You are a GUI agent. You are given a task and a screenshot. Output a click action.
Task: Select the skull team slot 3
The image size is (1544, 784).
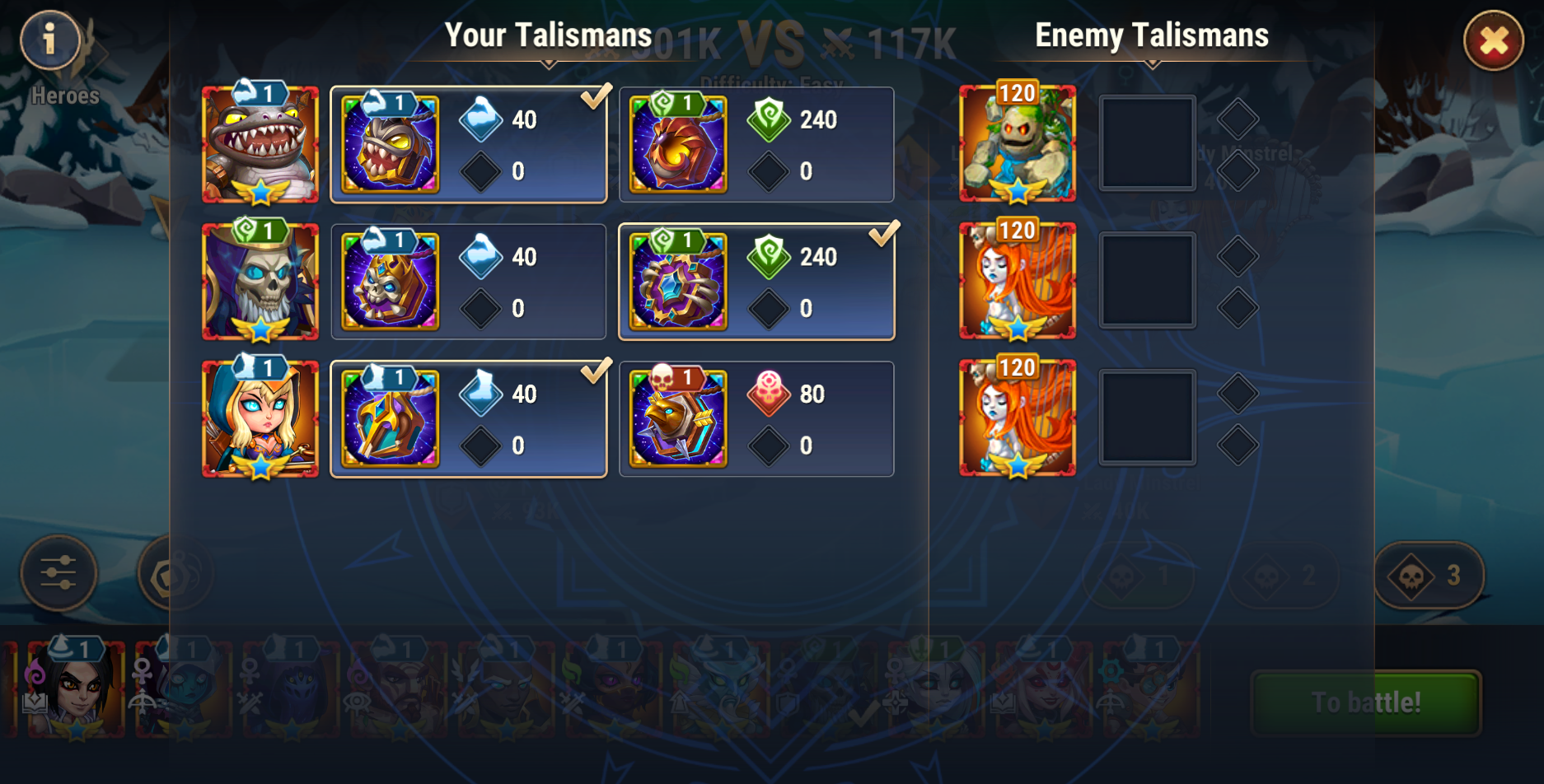(1429, 575)
